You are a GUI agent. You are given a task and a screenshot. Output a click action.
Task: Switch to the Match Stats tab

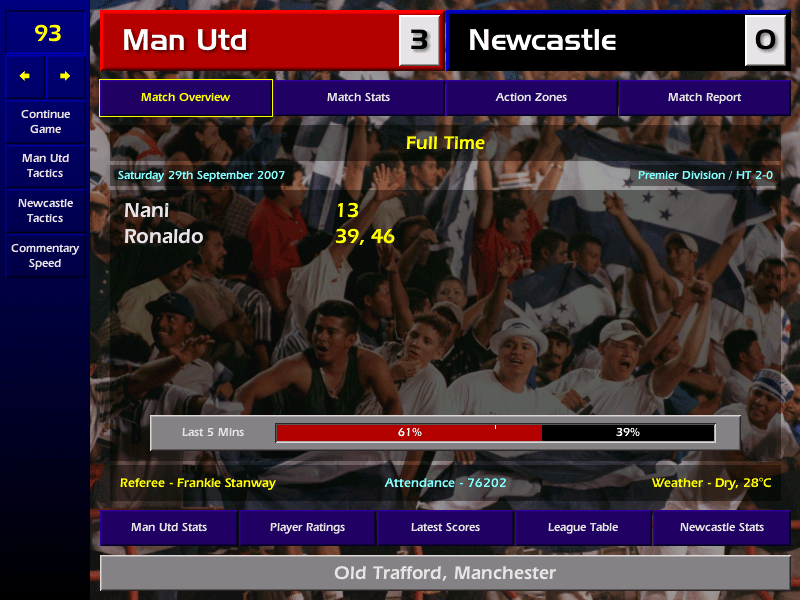(x=358, y=98)
